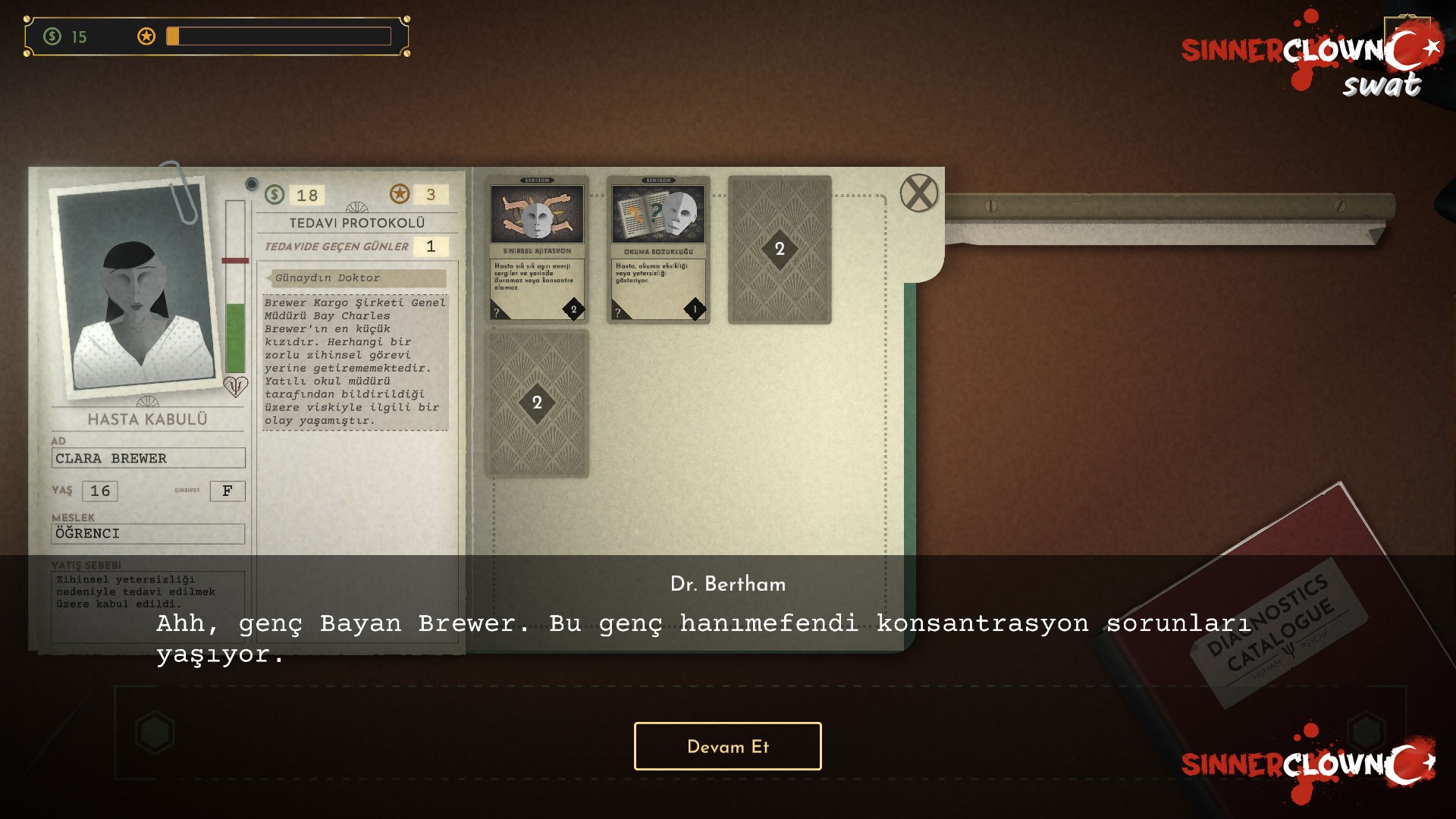
Task: Click the hexagon icon in bottom-left corner
Action: pos(154,730)
